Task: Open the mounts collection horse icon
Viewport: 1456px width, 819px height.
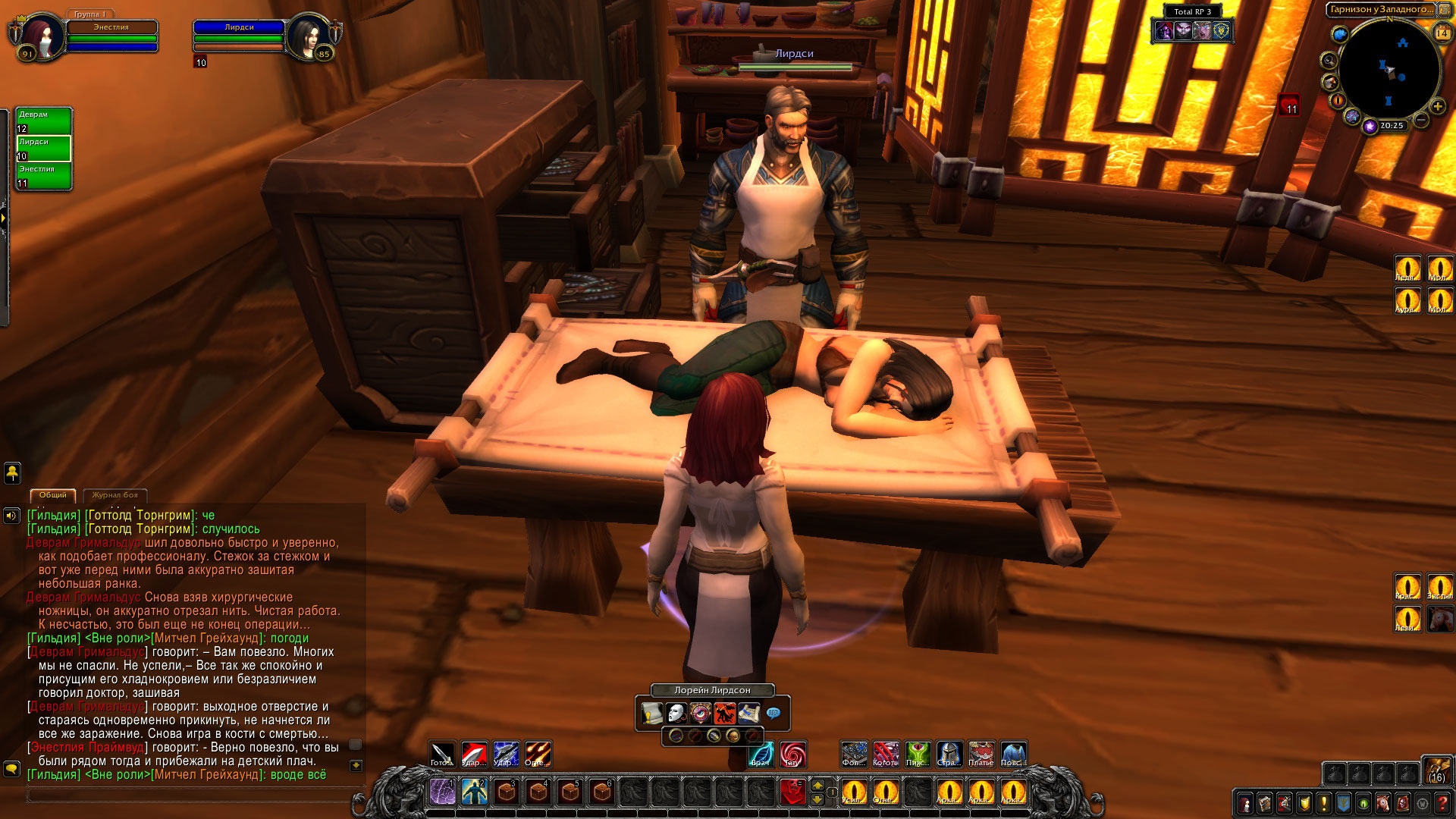Action: click(1383, 802)
